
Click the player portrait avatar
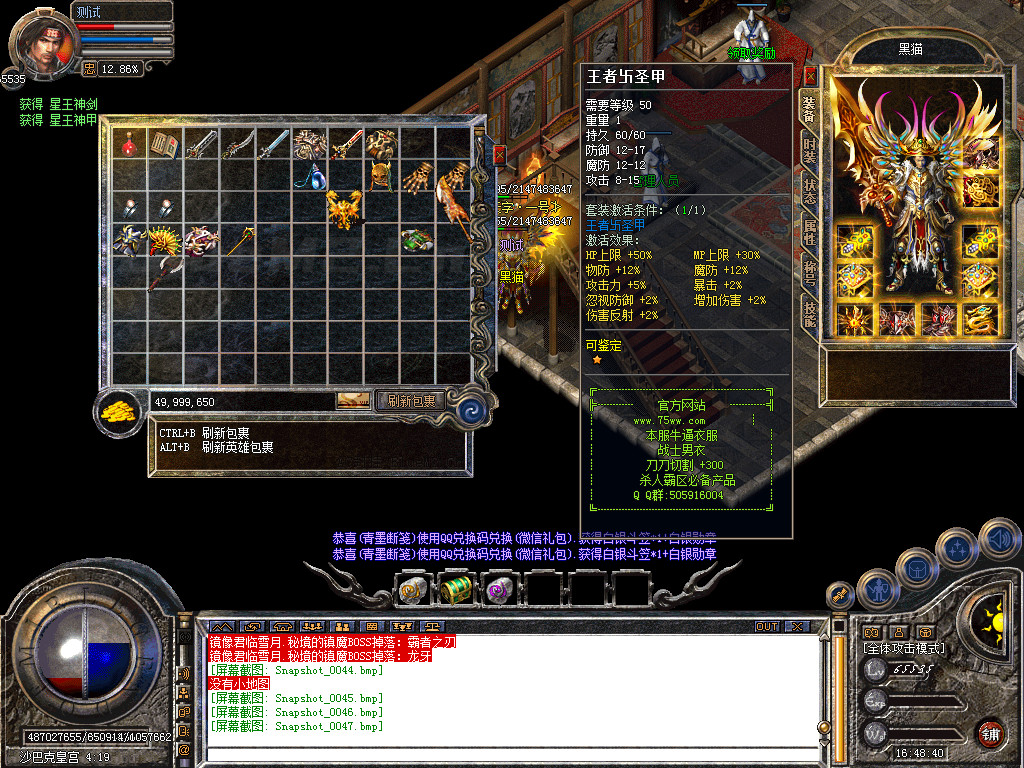42,47
